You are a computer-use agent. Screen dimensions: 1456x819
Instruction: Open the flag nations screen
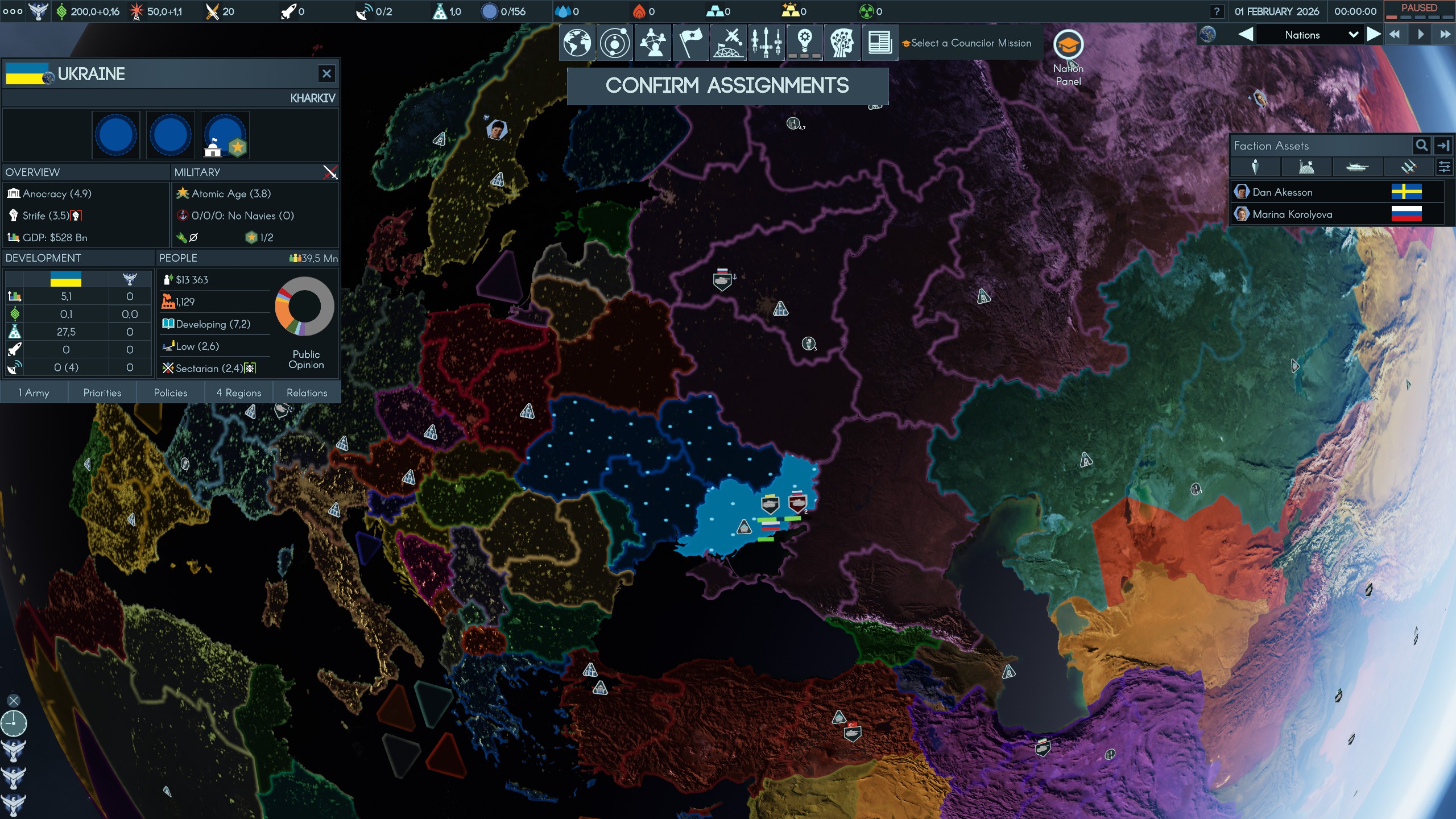690,43
